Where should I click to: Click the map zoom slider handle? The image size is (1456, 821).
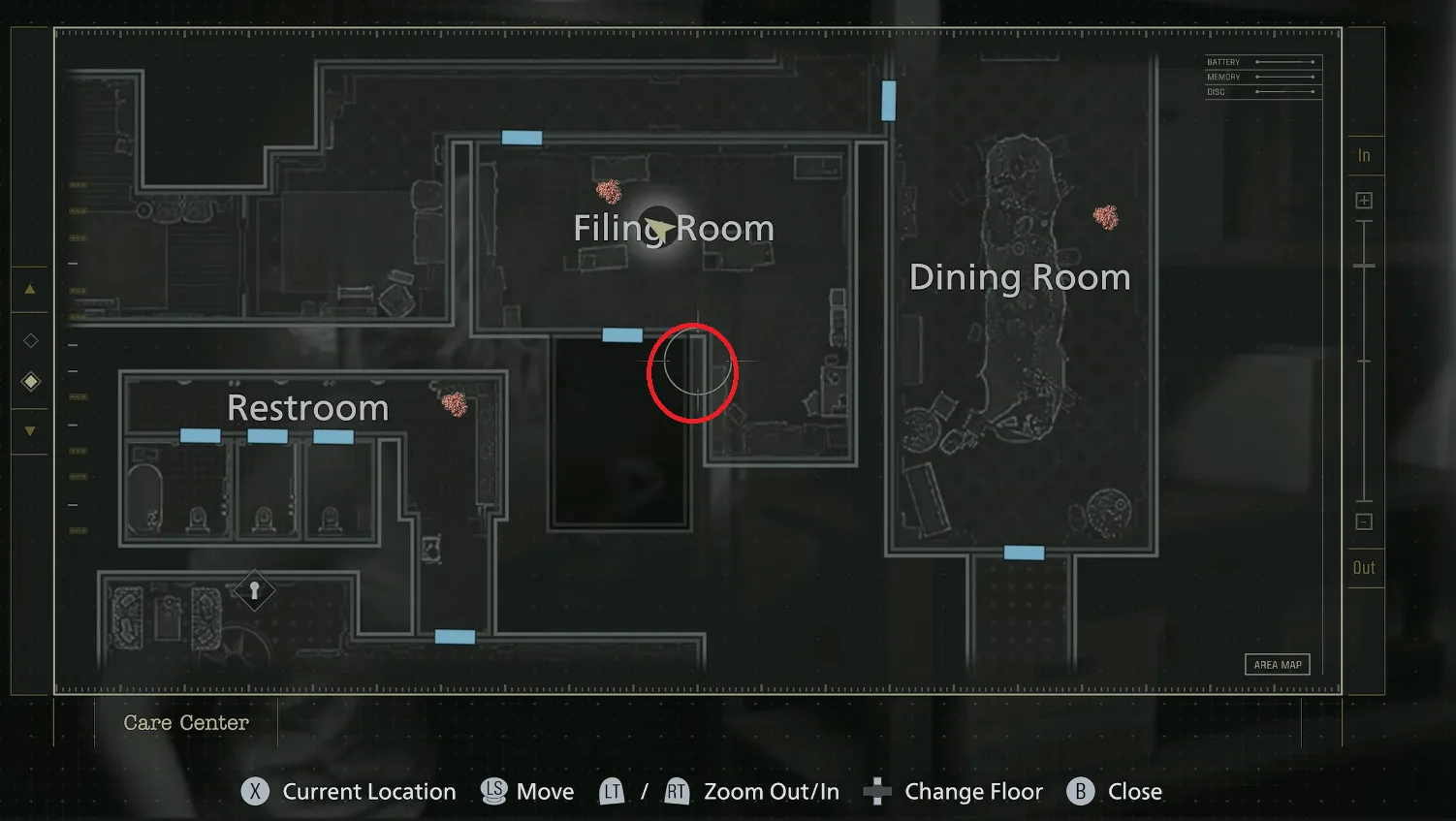pyautogui.click(x=1364, y=266)
